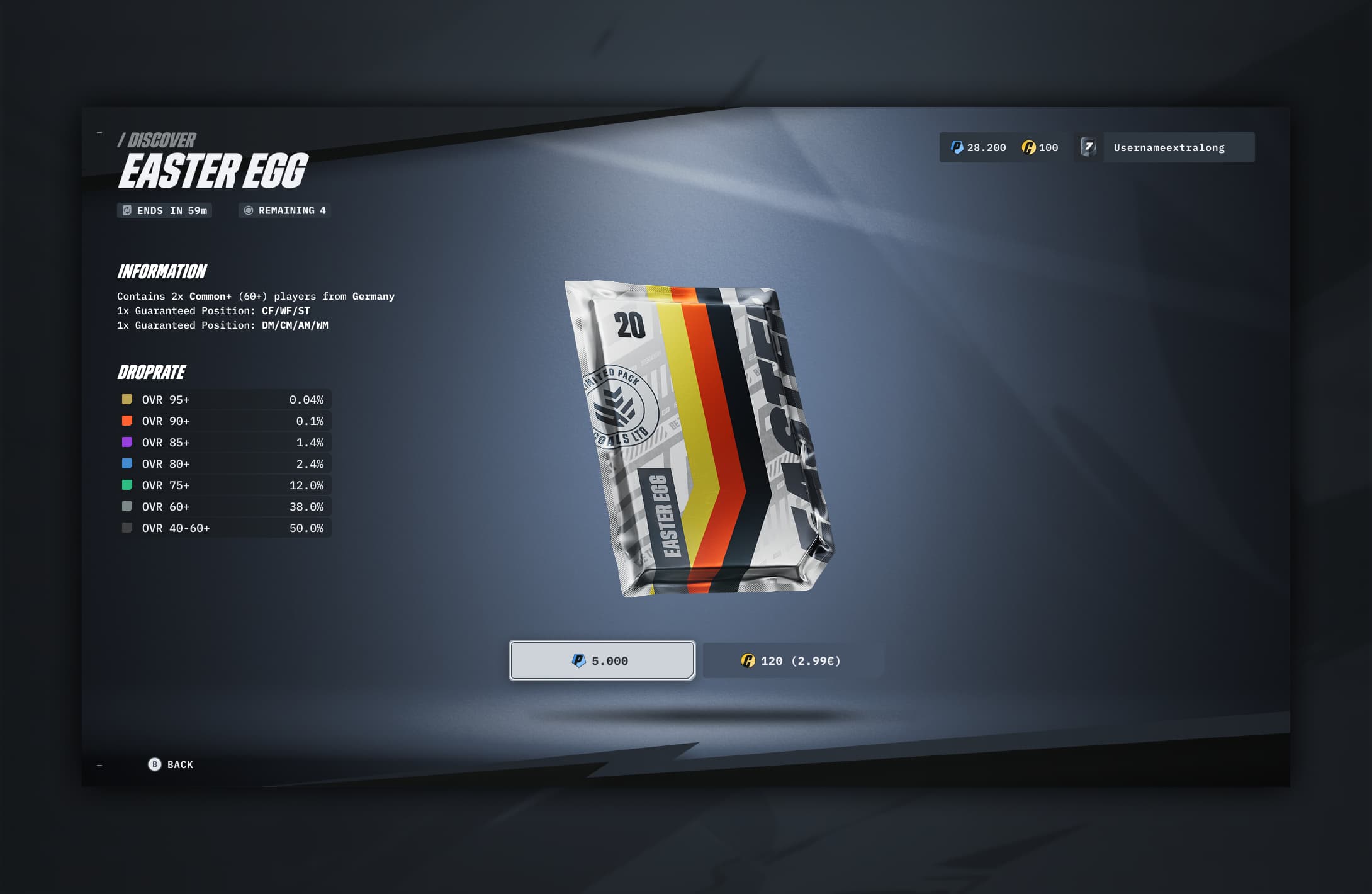Click the target icon in the REMAINING 4 badge
The height and width of the screenshot is (894, 1372).
(249, 210)
